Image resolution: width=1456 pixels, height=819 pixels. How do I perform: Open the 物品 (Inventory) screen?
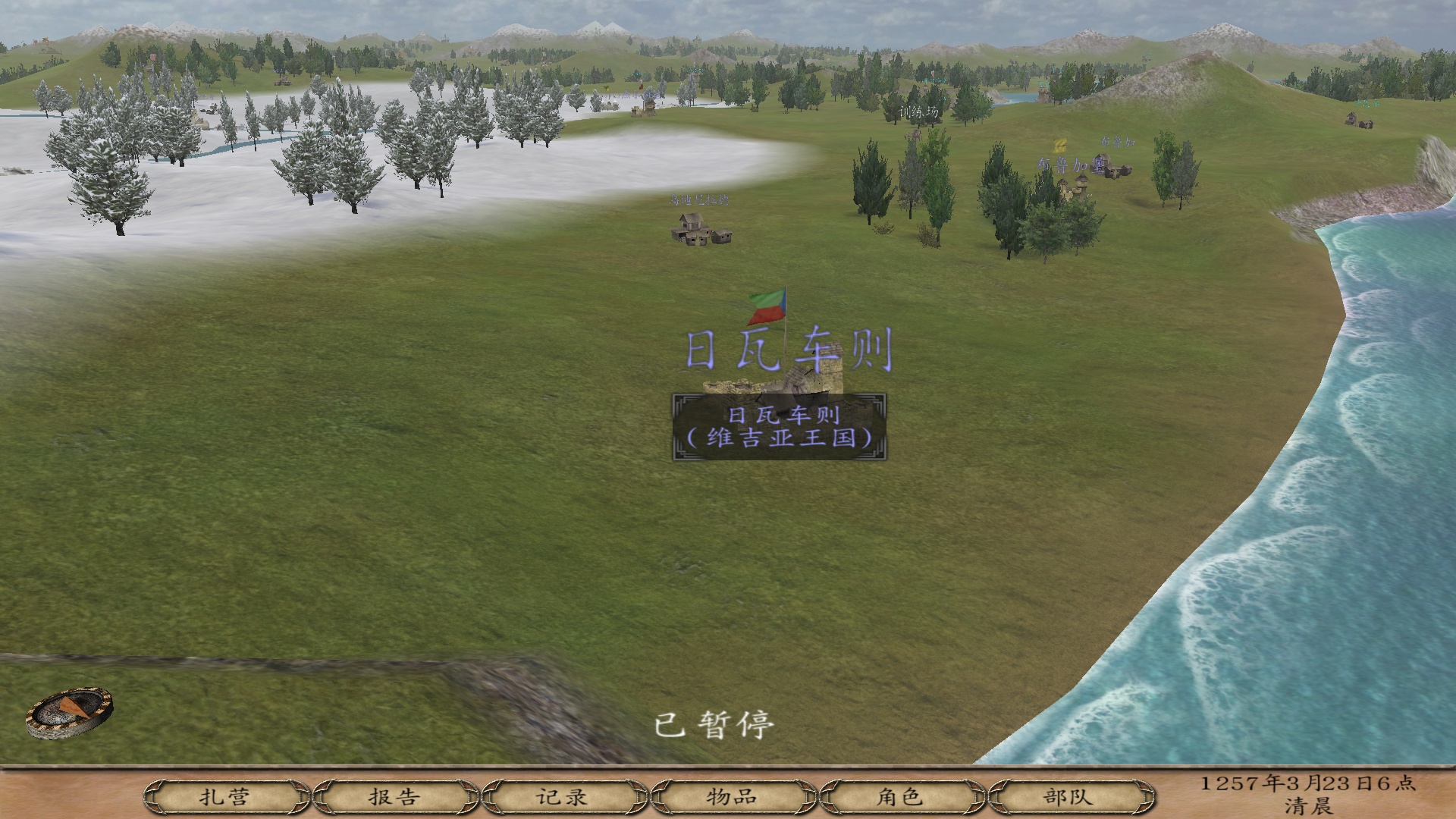tap(732, 797)
